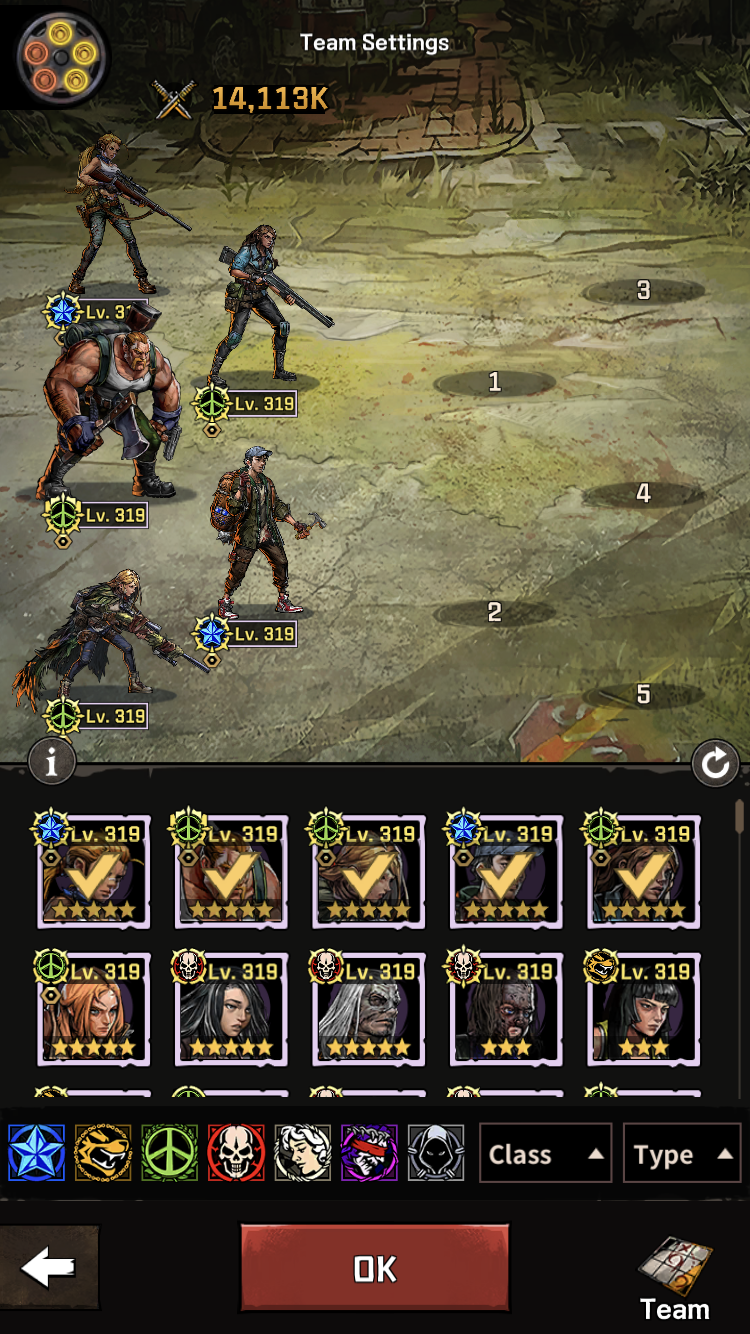Image resolution: width=750 pixels, height=1334 pixels.
Task: Reset the formation with the circular arrow
Action: pyautogui.click(x=715, y=765)
